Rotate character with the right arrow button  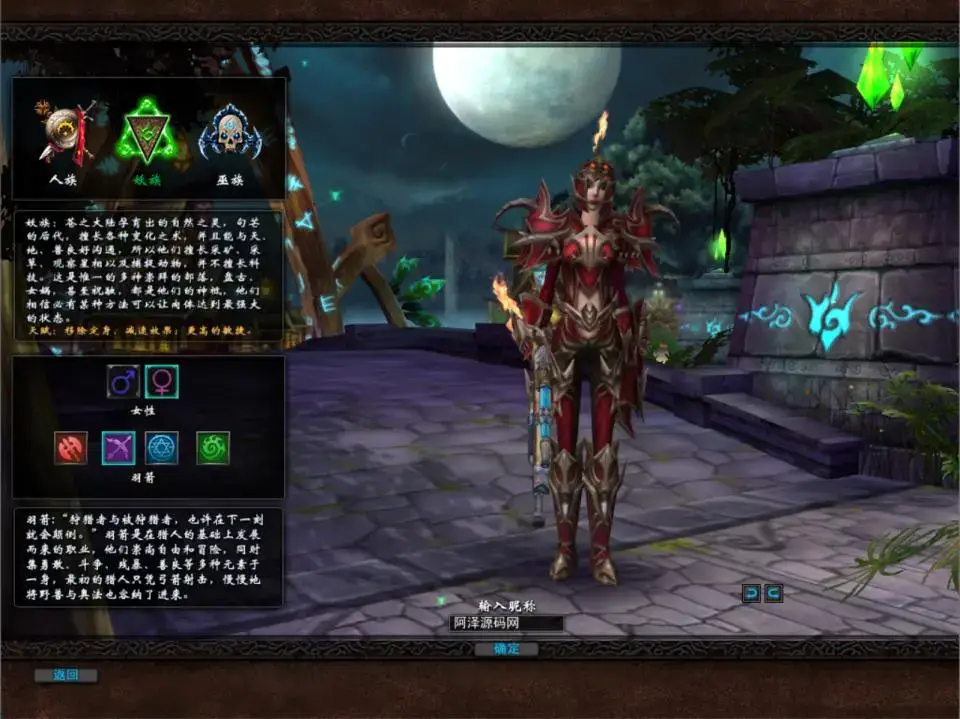point(773,593)
